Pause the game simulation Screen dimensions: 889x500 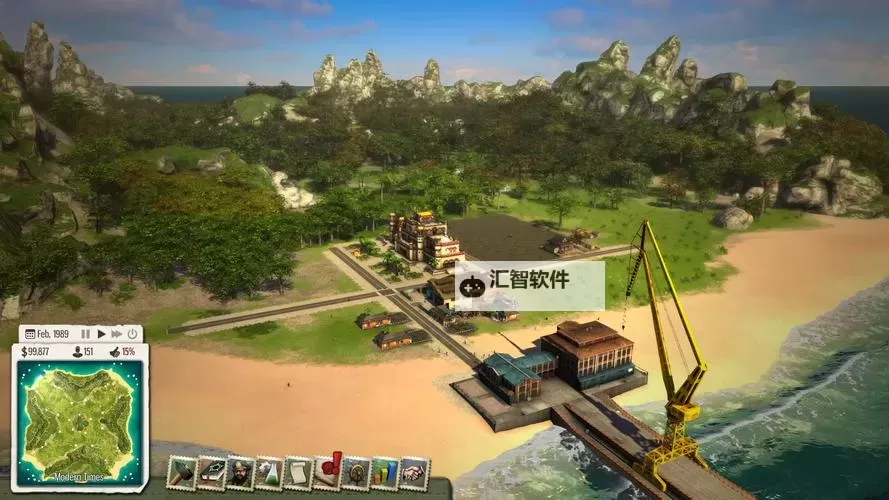click(86, 333)
